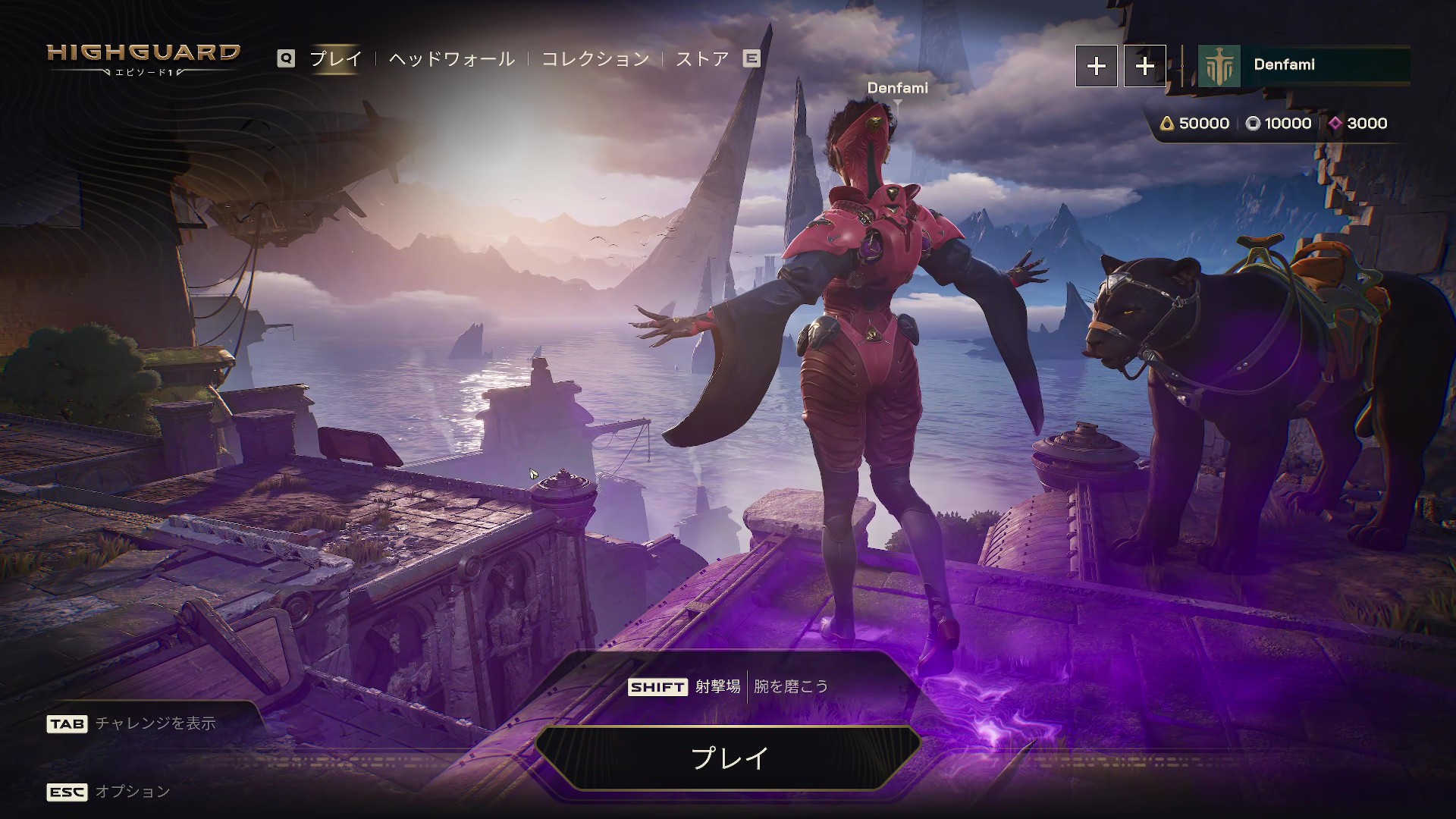Click the TAB key icon near bottom left
The image size is (1456, 819).
point(65,724)
